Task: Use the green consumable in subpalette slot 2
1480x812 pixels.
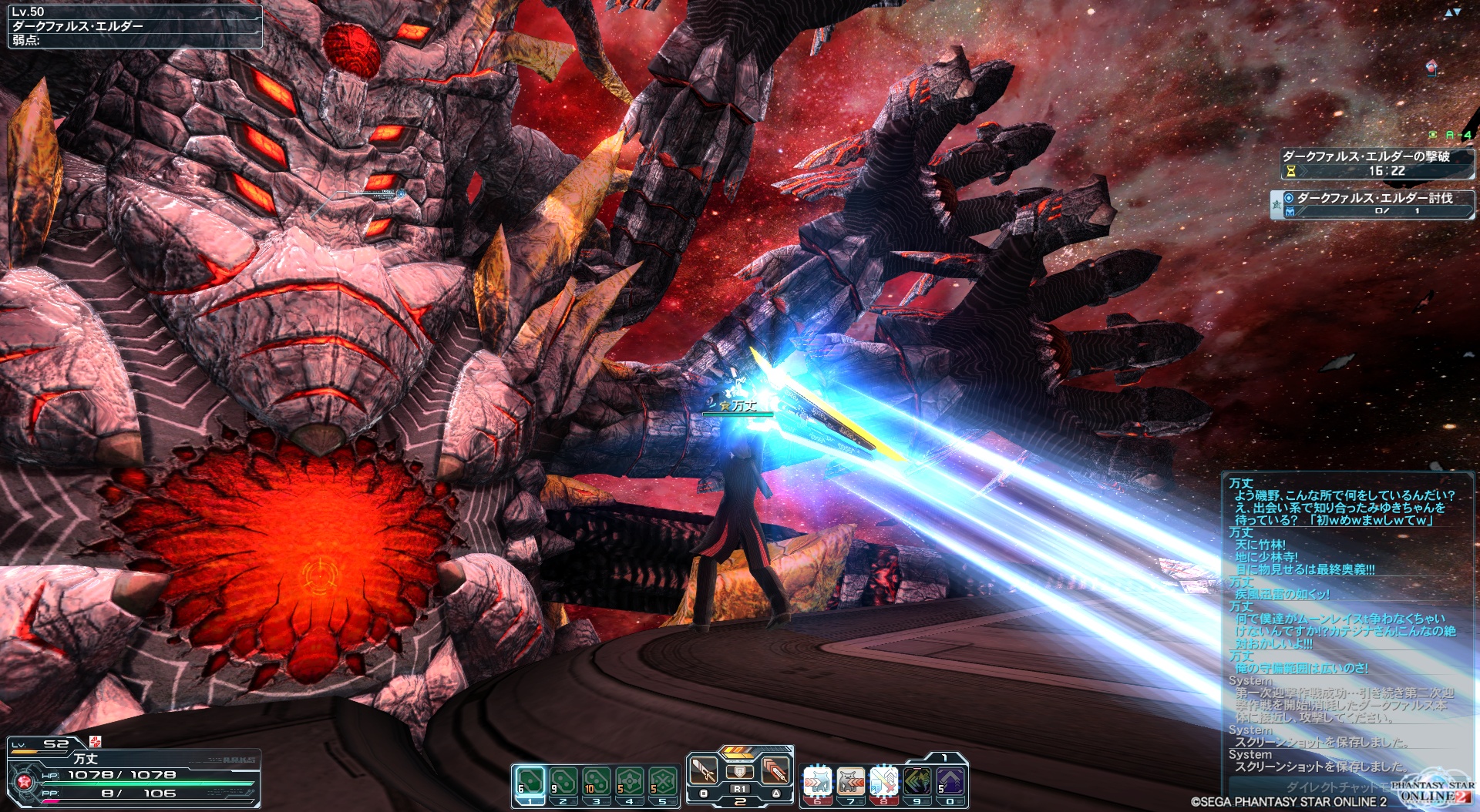Action: click(x=563, y=781)
